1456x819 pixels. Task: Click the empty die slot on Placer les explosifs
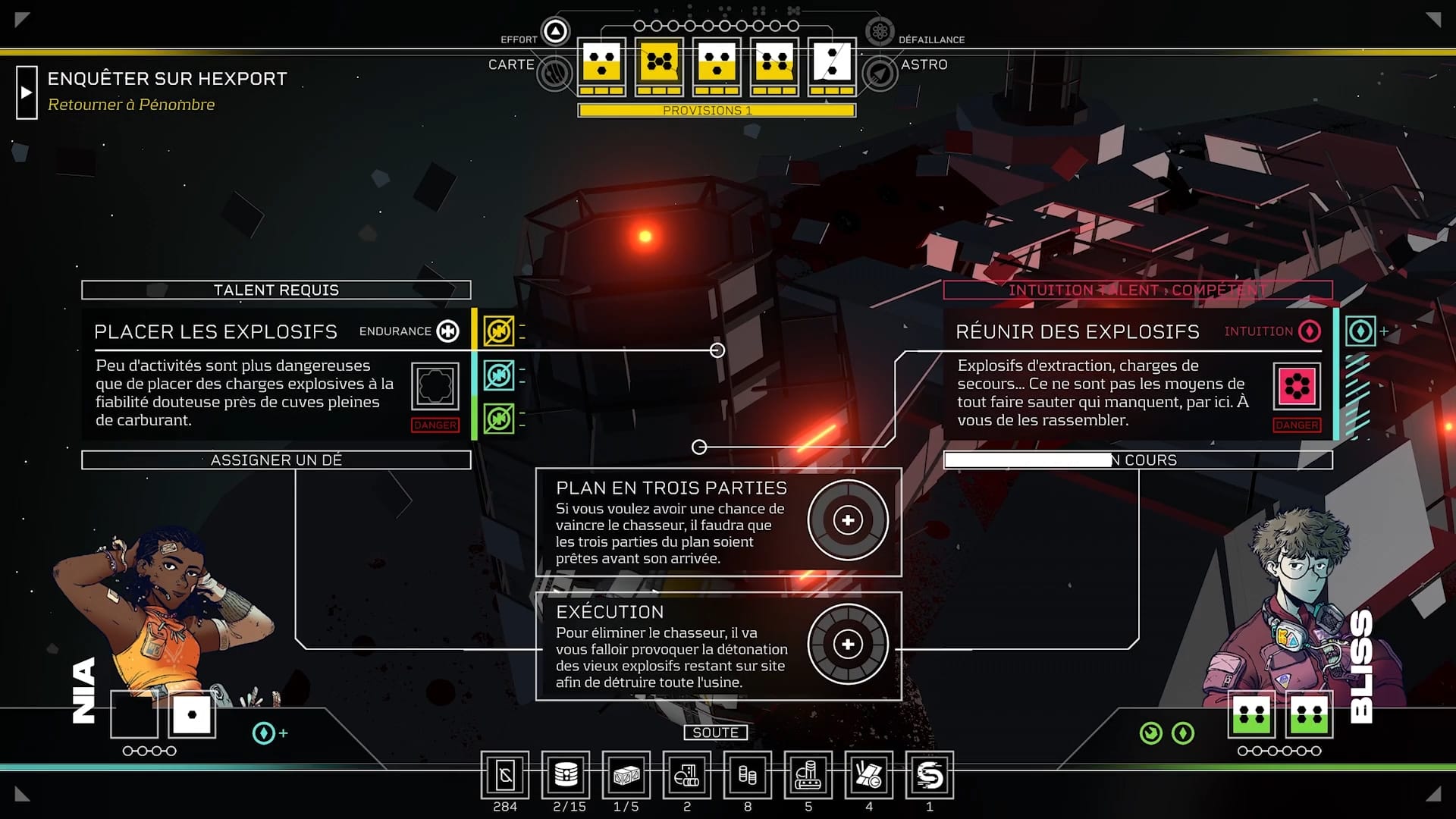[435, 386]
